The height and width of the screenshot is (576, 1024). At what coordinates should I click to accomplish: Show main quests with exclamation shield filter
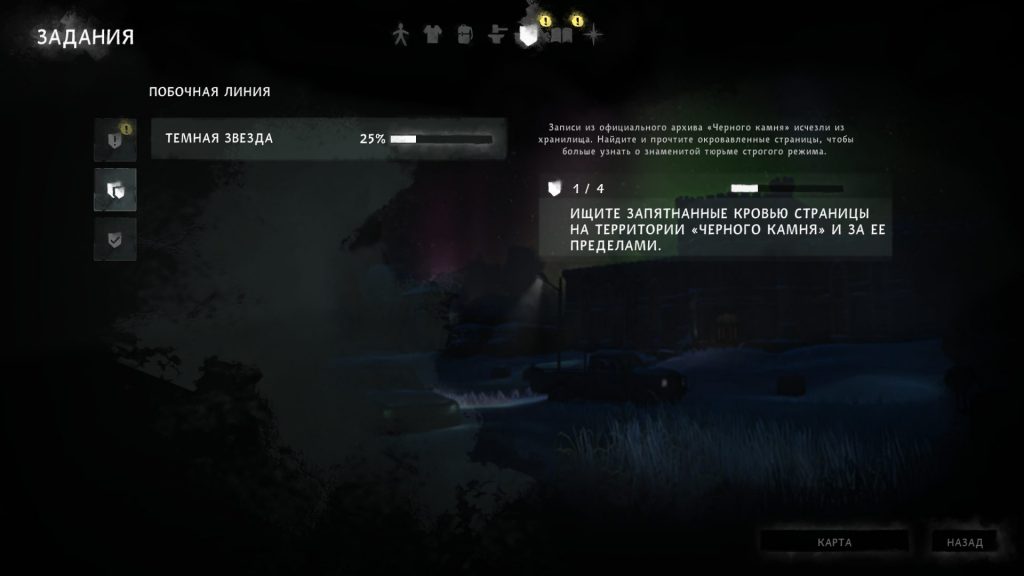(115, 141)
